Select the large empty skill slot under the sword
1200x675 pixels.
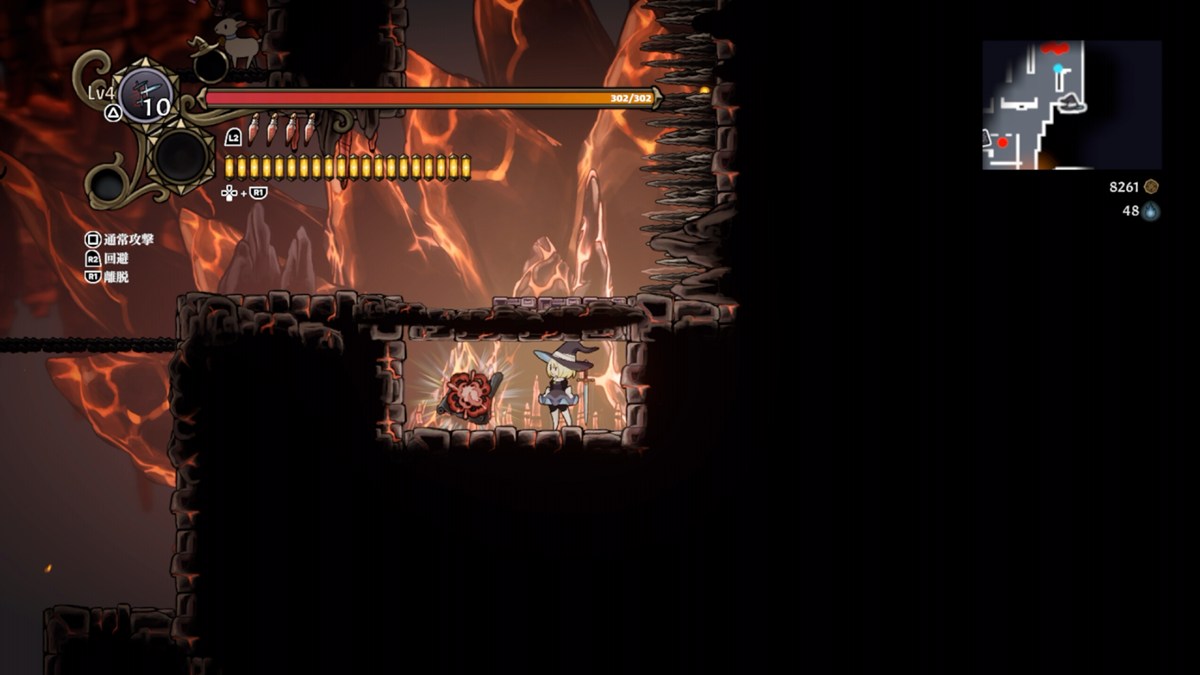(x=181, y=155)
